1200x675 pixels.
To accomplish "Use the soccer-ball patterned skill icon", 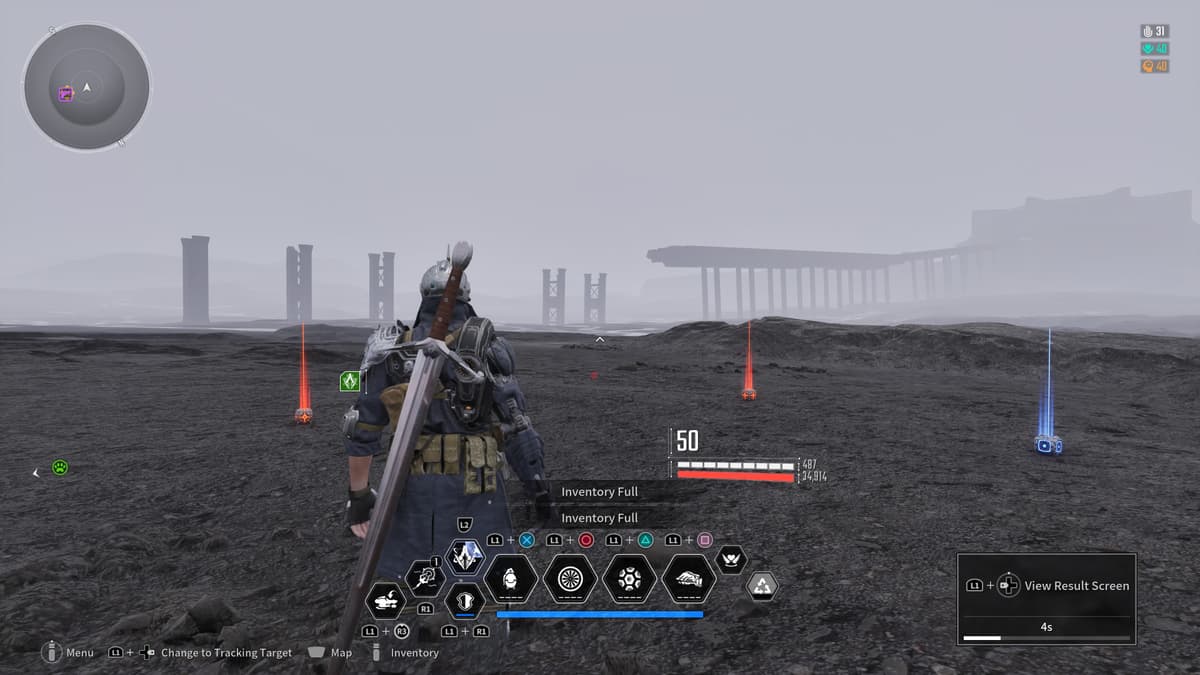I will click(x=629, y=578).
